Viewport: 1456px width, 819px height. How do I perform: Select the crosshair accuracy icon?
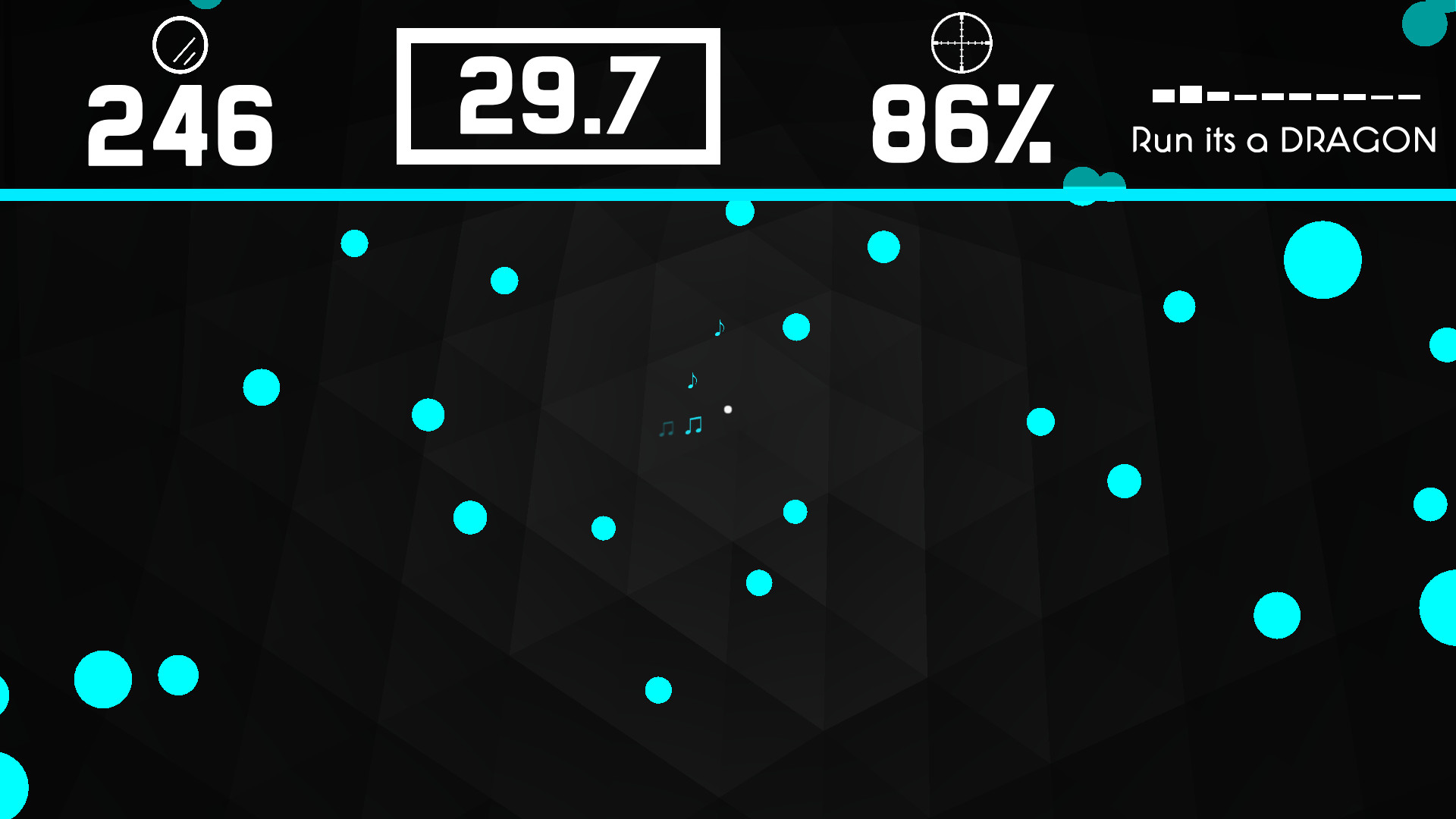click(x=963, y=43)
